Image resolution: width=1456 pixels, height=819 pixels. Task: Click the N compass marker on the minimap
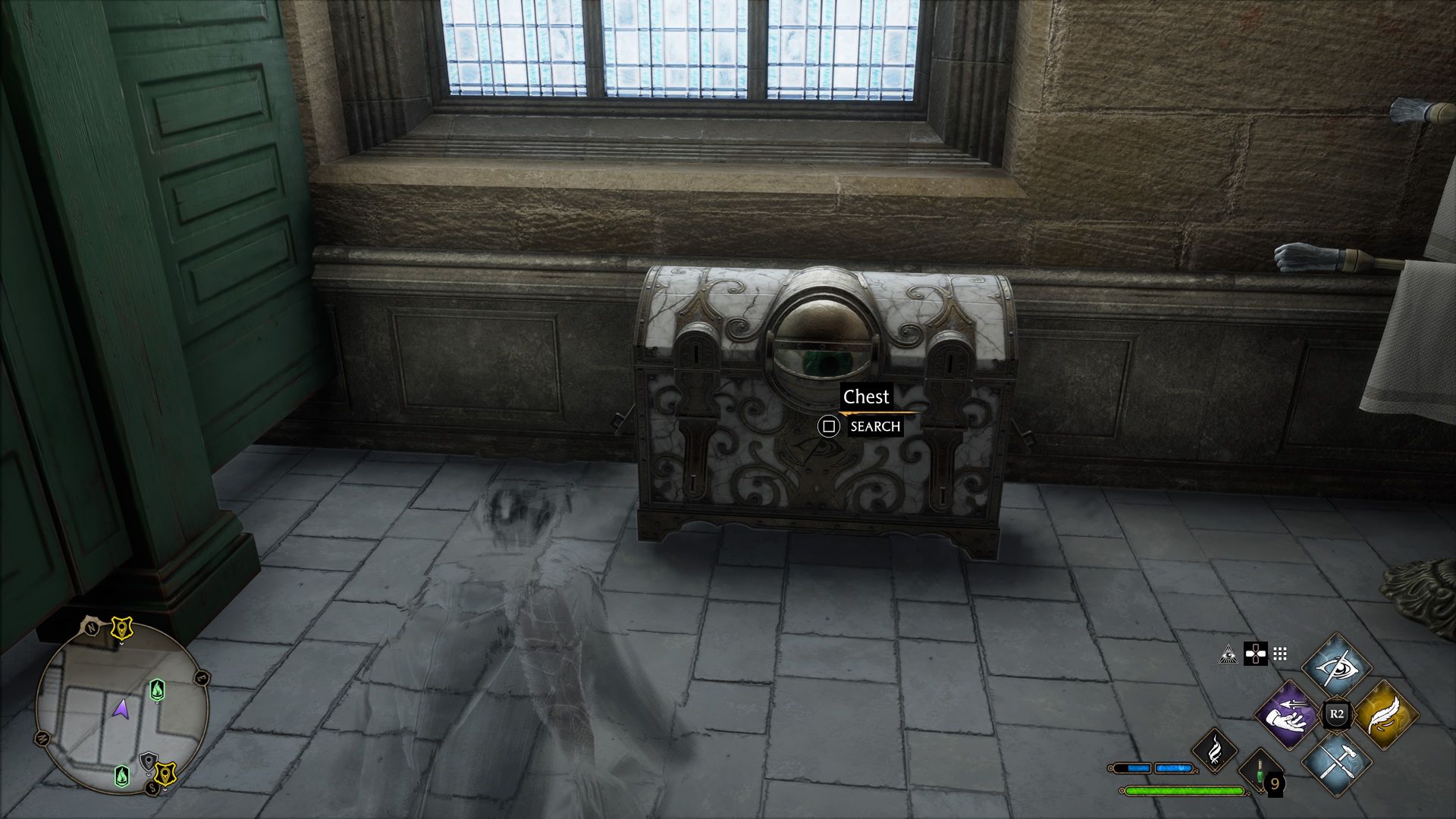[x=91, y=627]
